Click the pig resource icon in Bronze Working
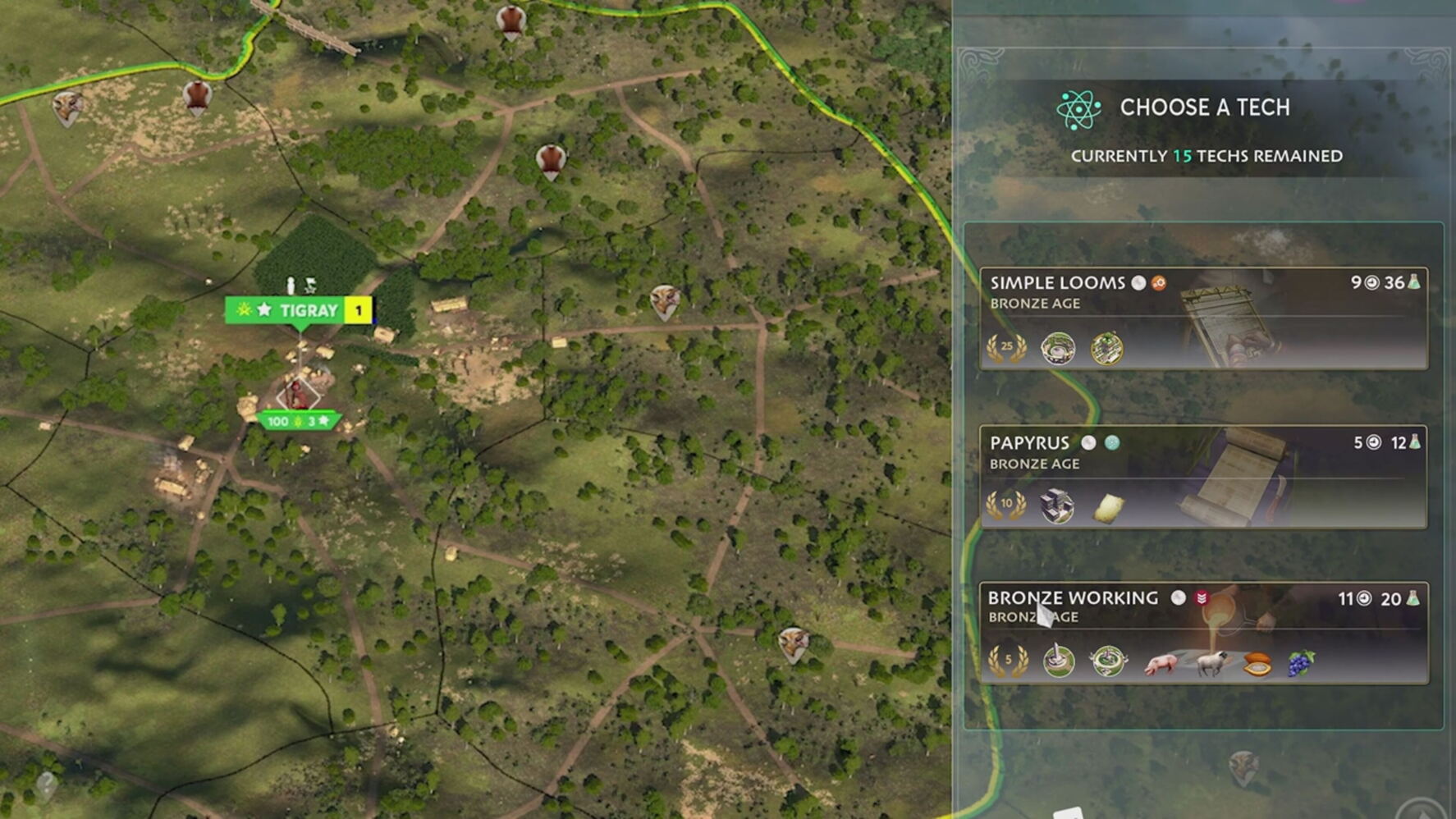This screenshot has height=819, width=1456. pos(1161,663)
